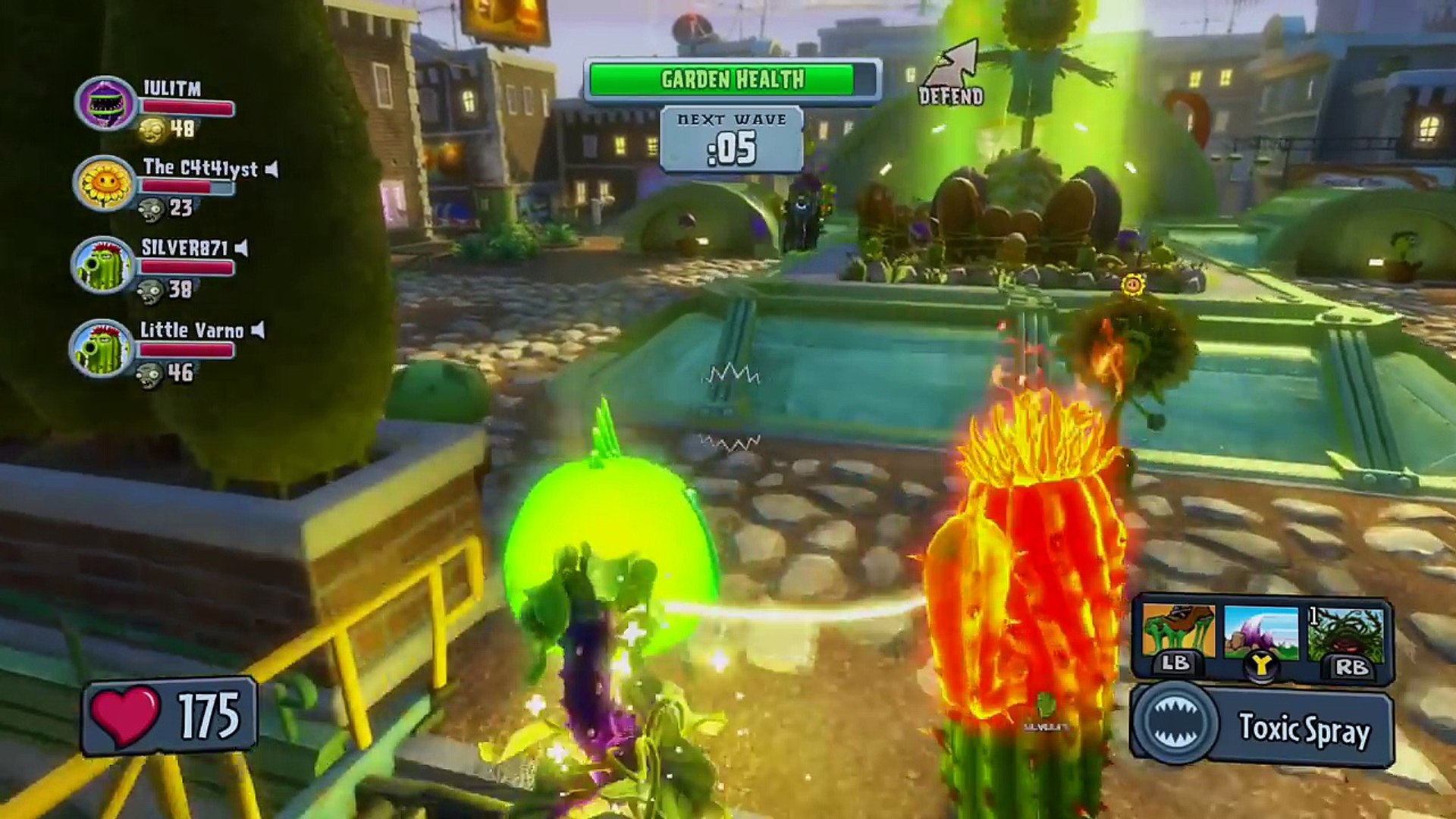Toggle the speaker icon beside Little Varno
Screen dimensions: 1456x819
(x=259, y=330)
